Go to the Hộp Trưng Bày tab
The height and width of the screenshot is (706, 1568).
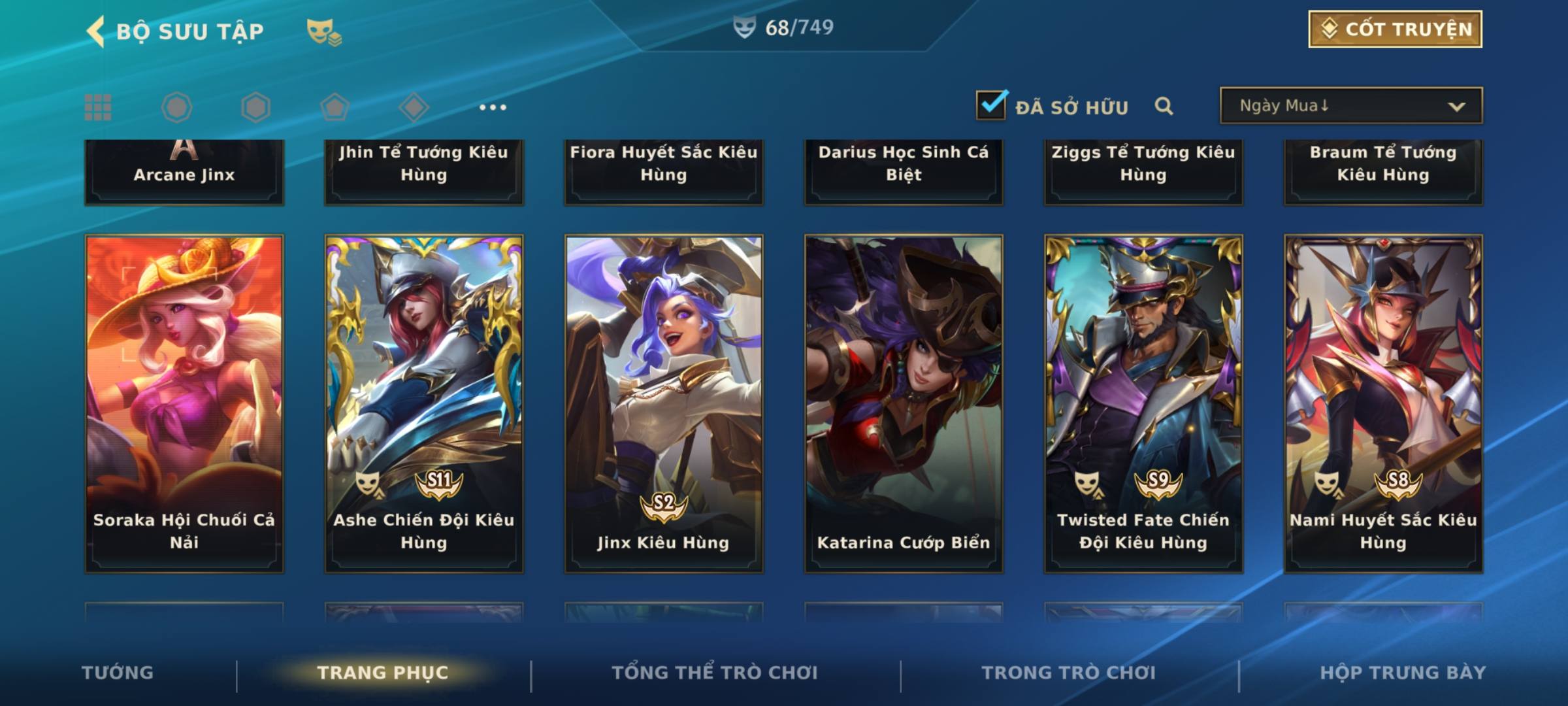(x=1403, y=673)
